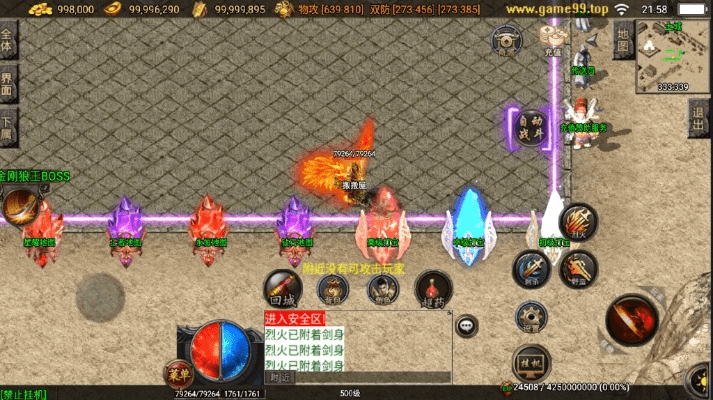Select the 全体 side tab
The height and width of the screenshot is (400, 713).
click(x=8, y=43)
